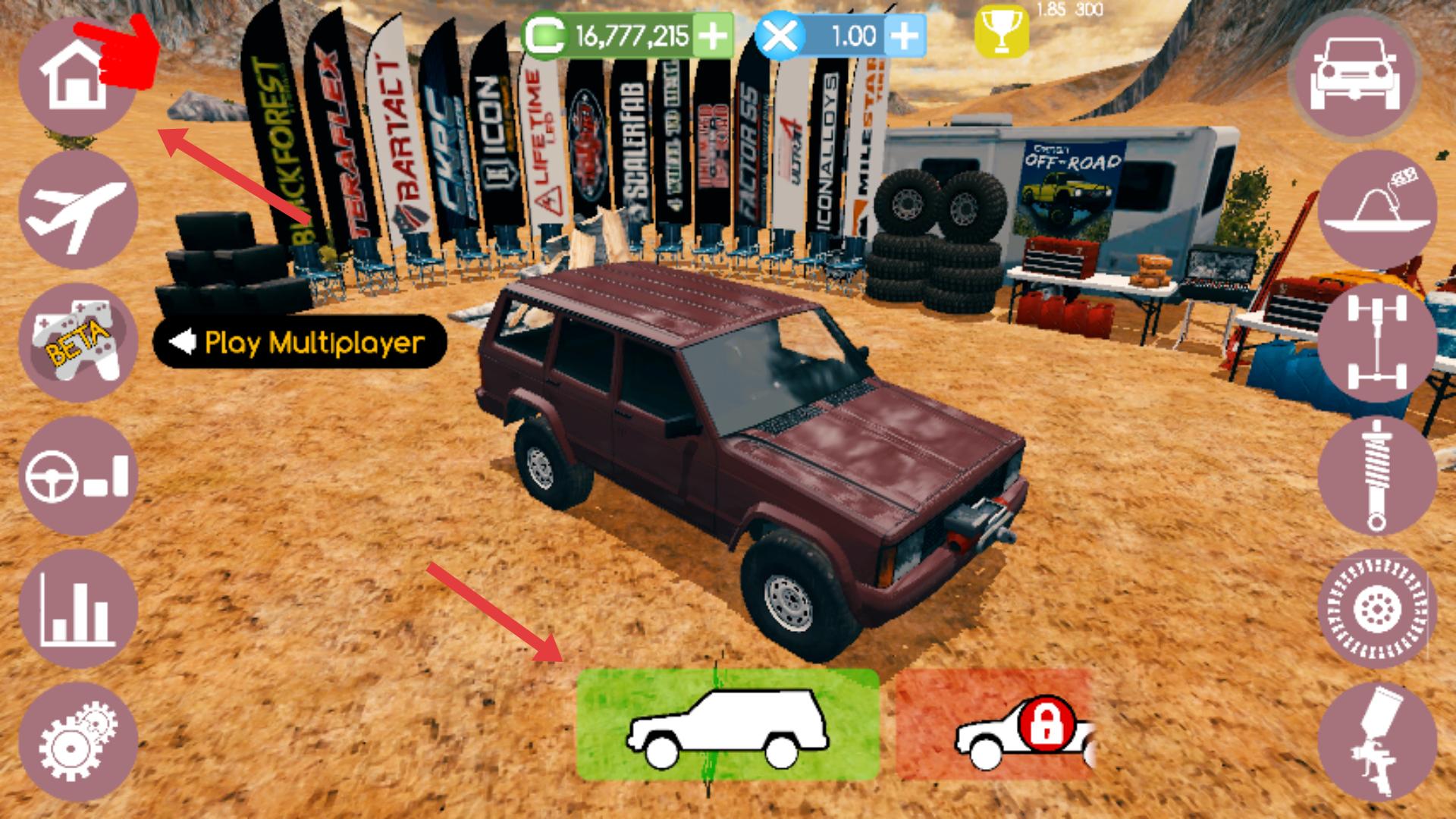Open the body shop price tag icon
The height and width of the screenshot is (819, 1456).
coord(1377,210)
